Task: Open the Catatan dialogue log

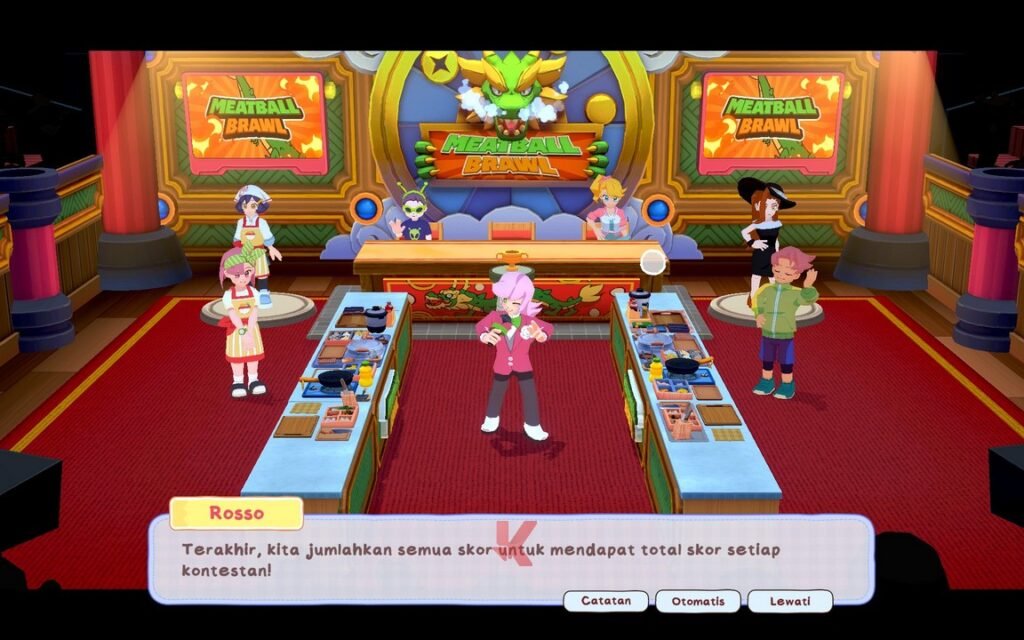Action: tap(605, 601)
